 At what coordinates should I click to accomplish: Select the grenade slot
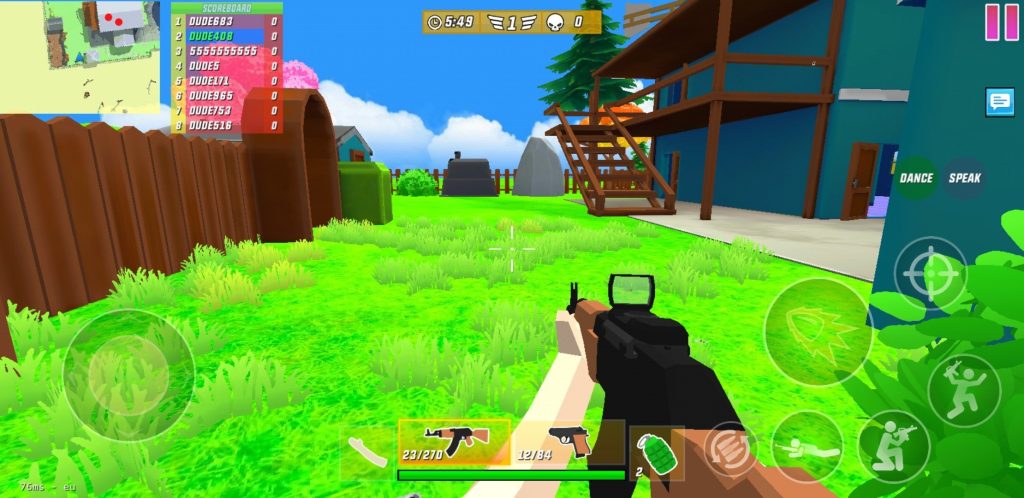pos(656,452)
